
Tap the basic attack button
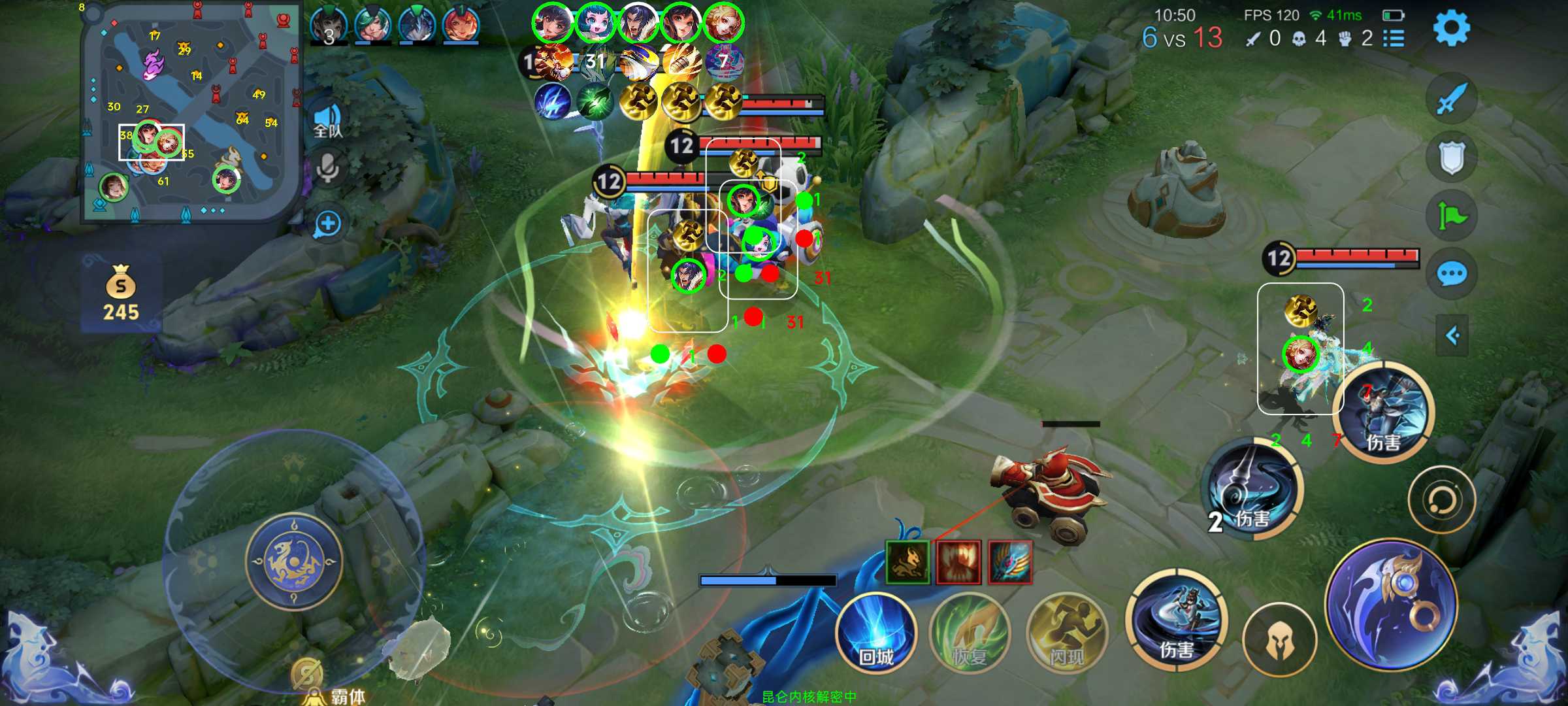click(1392, 605)
